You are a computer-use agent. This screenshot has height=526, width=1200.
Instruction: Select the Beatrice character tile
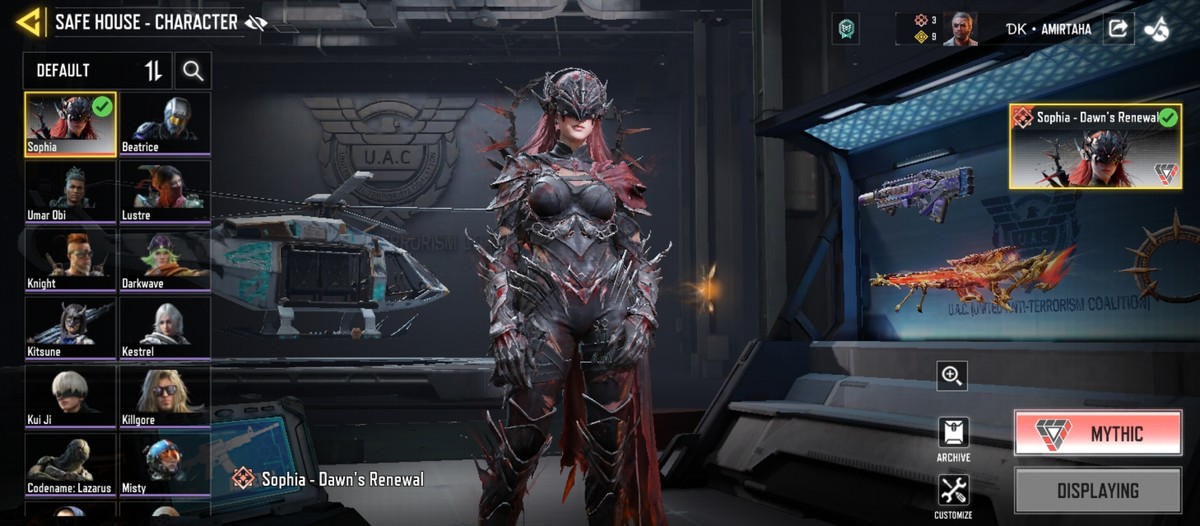(165, 124)
